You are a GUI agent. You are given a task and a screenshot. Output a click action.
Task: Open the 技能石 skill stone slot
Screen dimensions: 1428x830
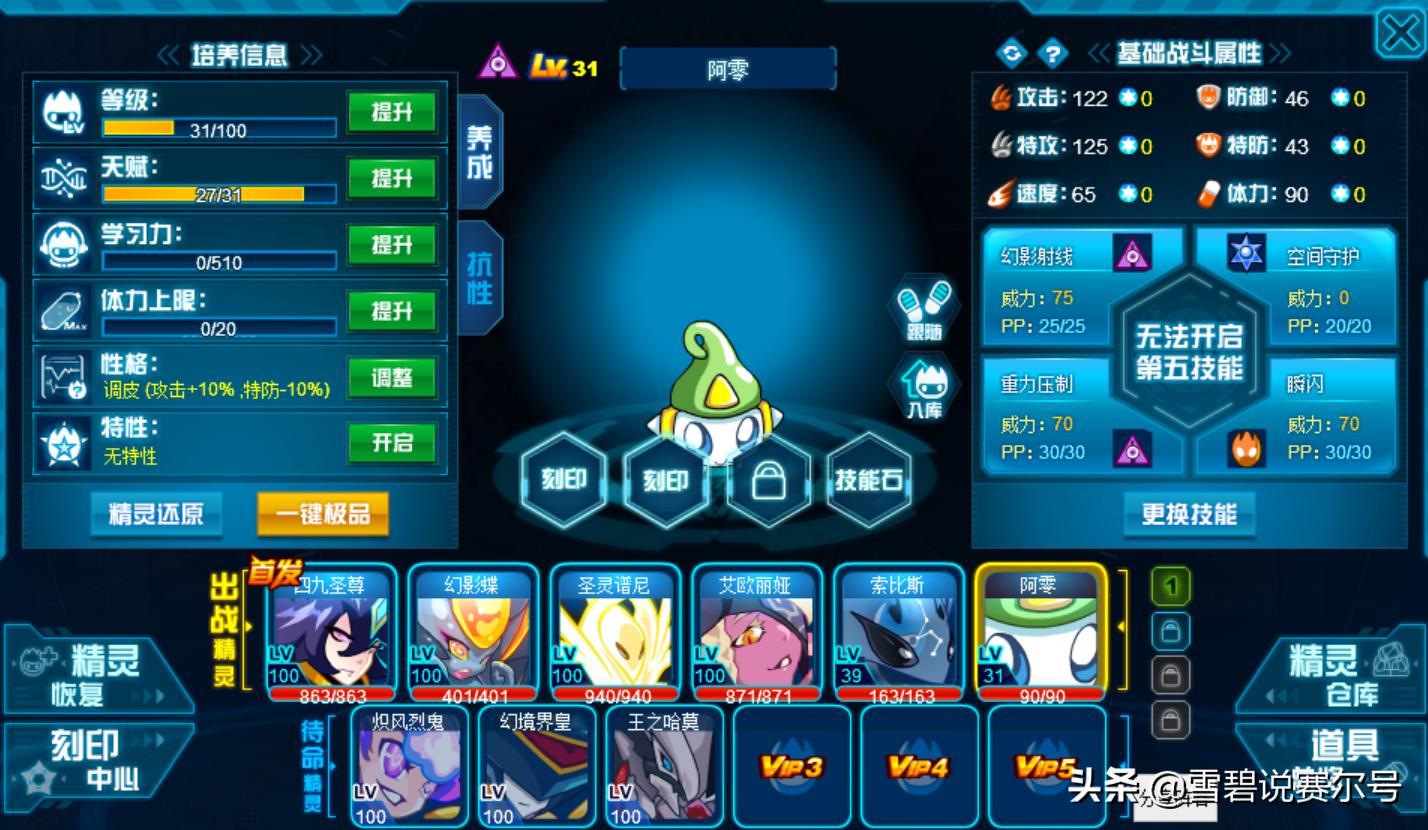868,481
